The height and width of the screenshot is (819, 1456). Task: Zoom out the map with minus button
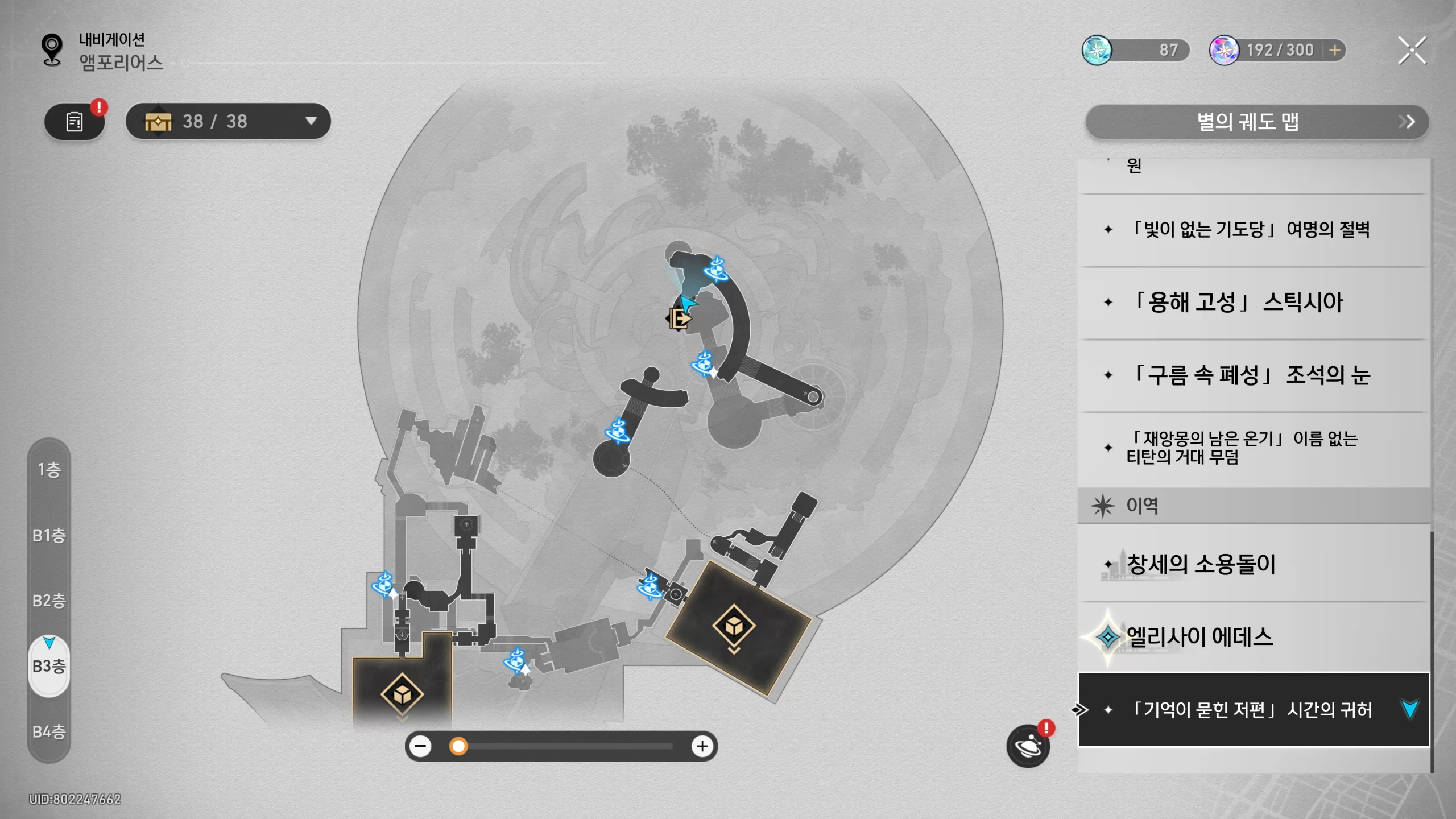(x=421, y=746)
